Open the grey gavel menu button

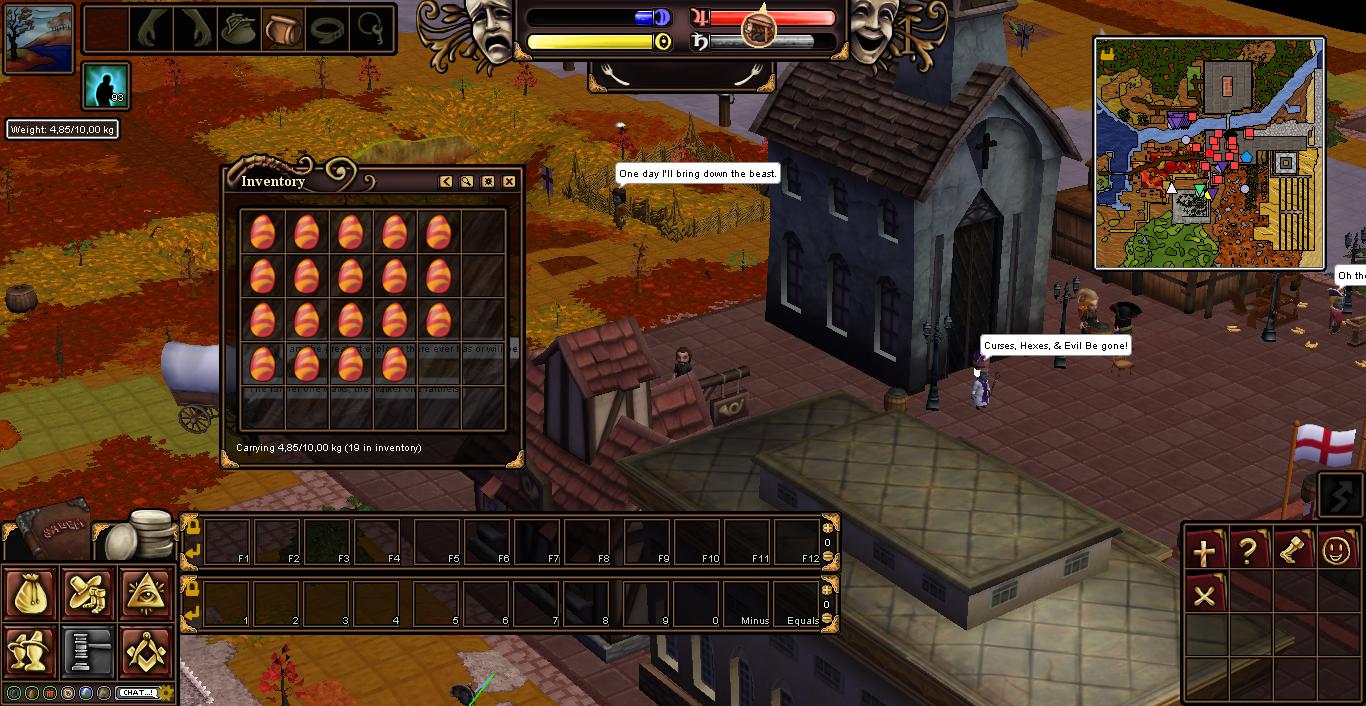coord(89,651)
